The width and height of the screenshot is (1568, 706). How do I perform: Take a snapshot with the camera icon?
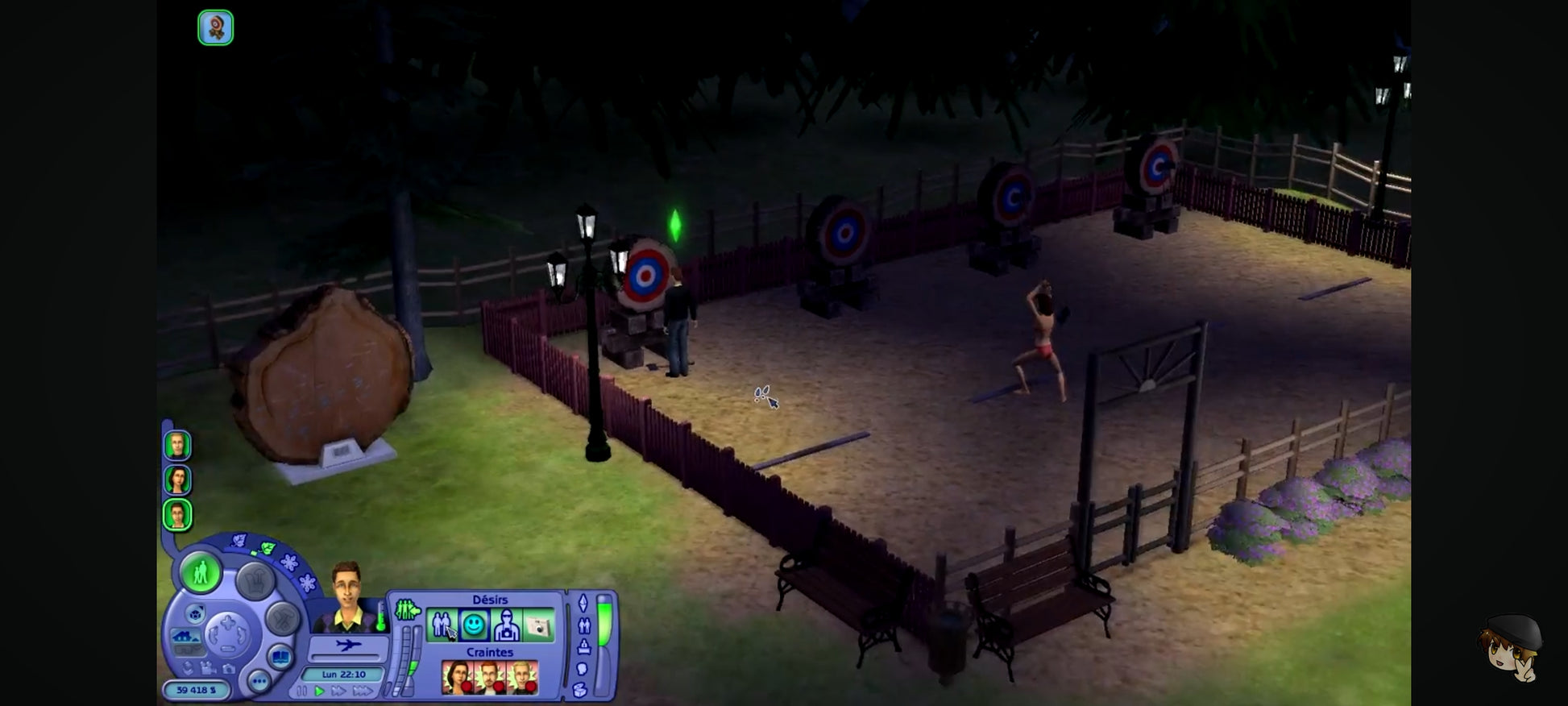pyautogui.click(x=229, y=668)
